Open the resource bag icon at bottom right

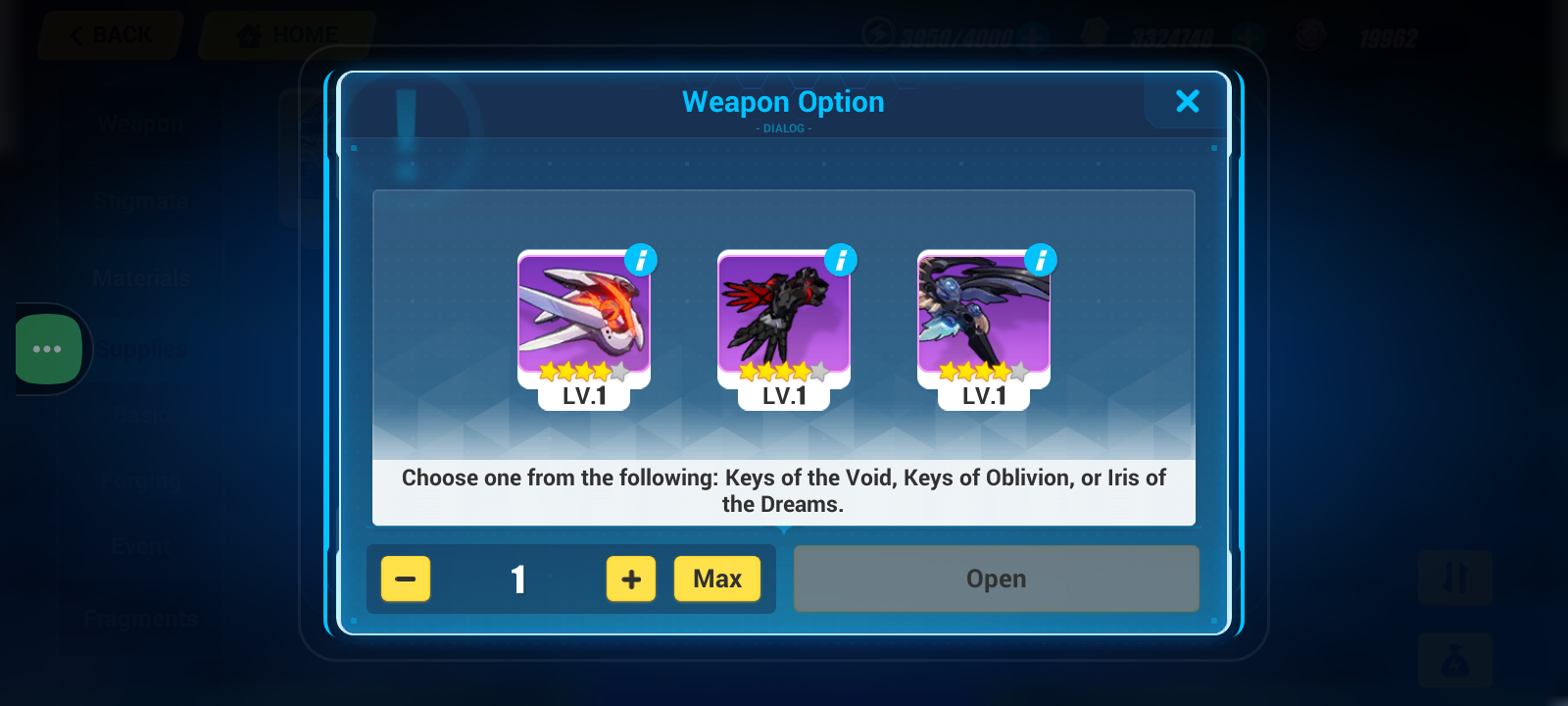tap(1456, 659)
